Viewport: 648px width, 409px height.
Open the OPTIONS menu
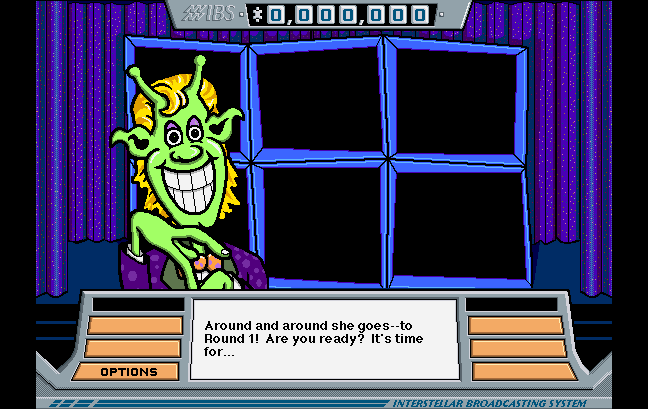point(129,372)
